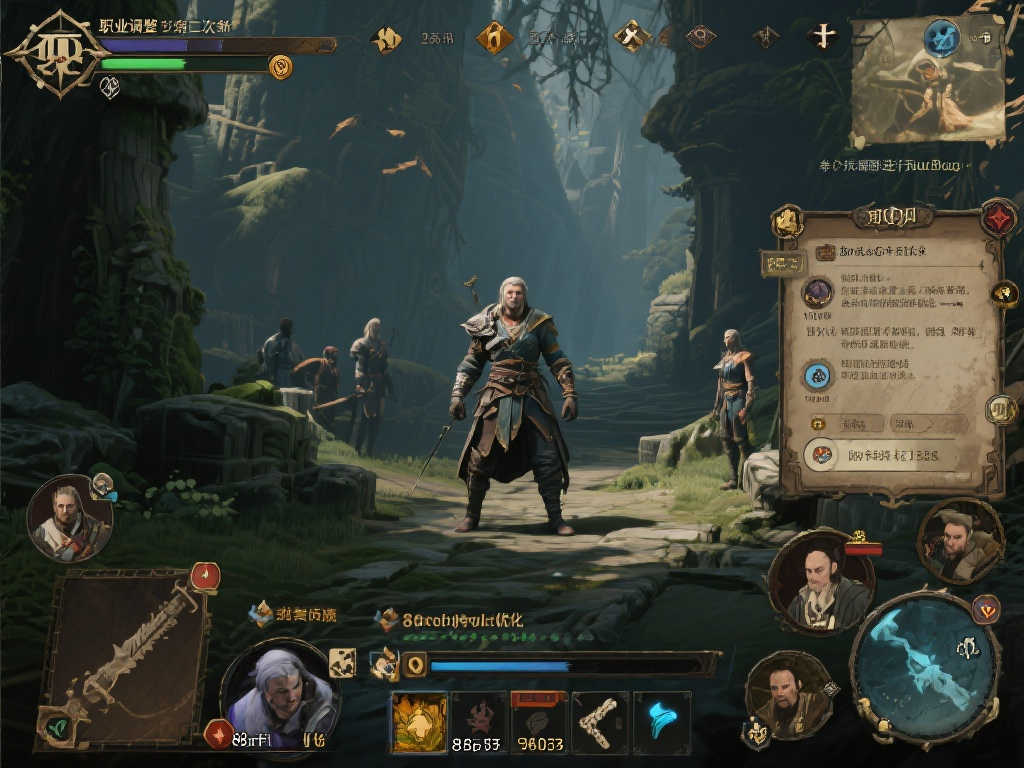Click the gold icon at the quest panel's top-left corner
This screenshot has height=768, width=1024.
(788, 221)
